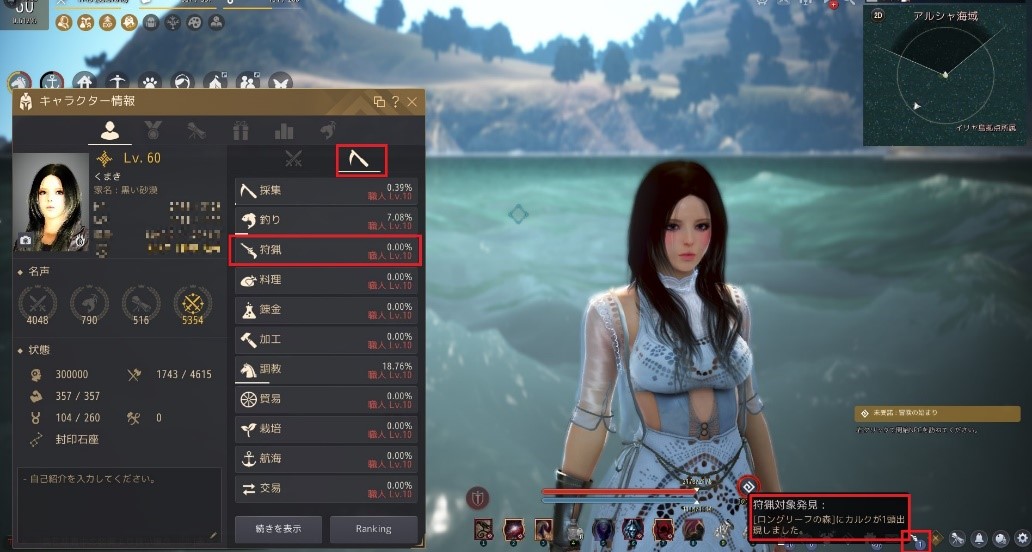
Task: Open the gear settings icon
Action: pos(1020,538)
